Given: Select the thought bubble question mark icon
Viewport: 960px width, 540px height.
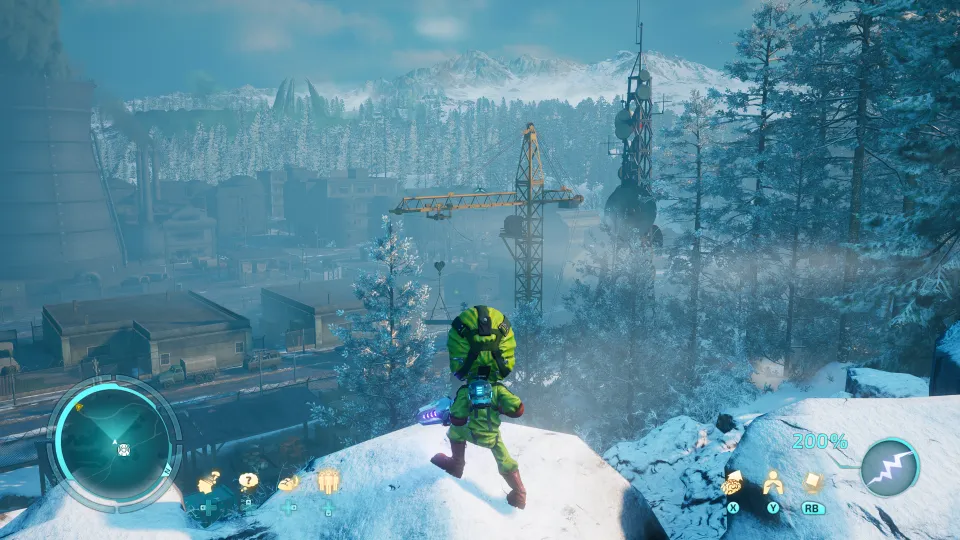Looking at the screenshot, I should [248, 481].
